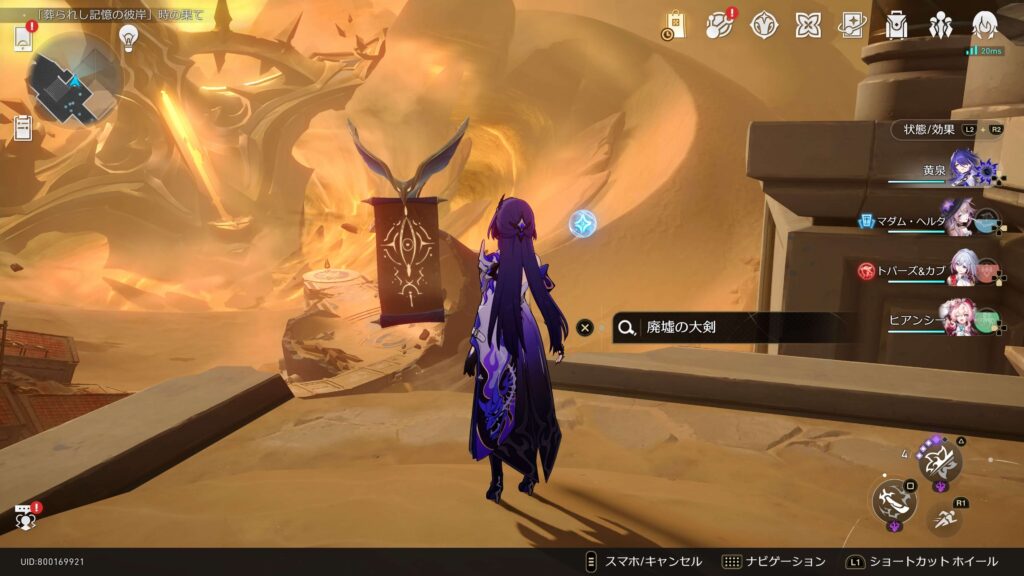
Task: Open the compass-shaped icon in the top bar
Action: click(x=765, y=24)
